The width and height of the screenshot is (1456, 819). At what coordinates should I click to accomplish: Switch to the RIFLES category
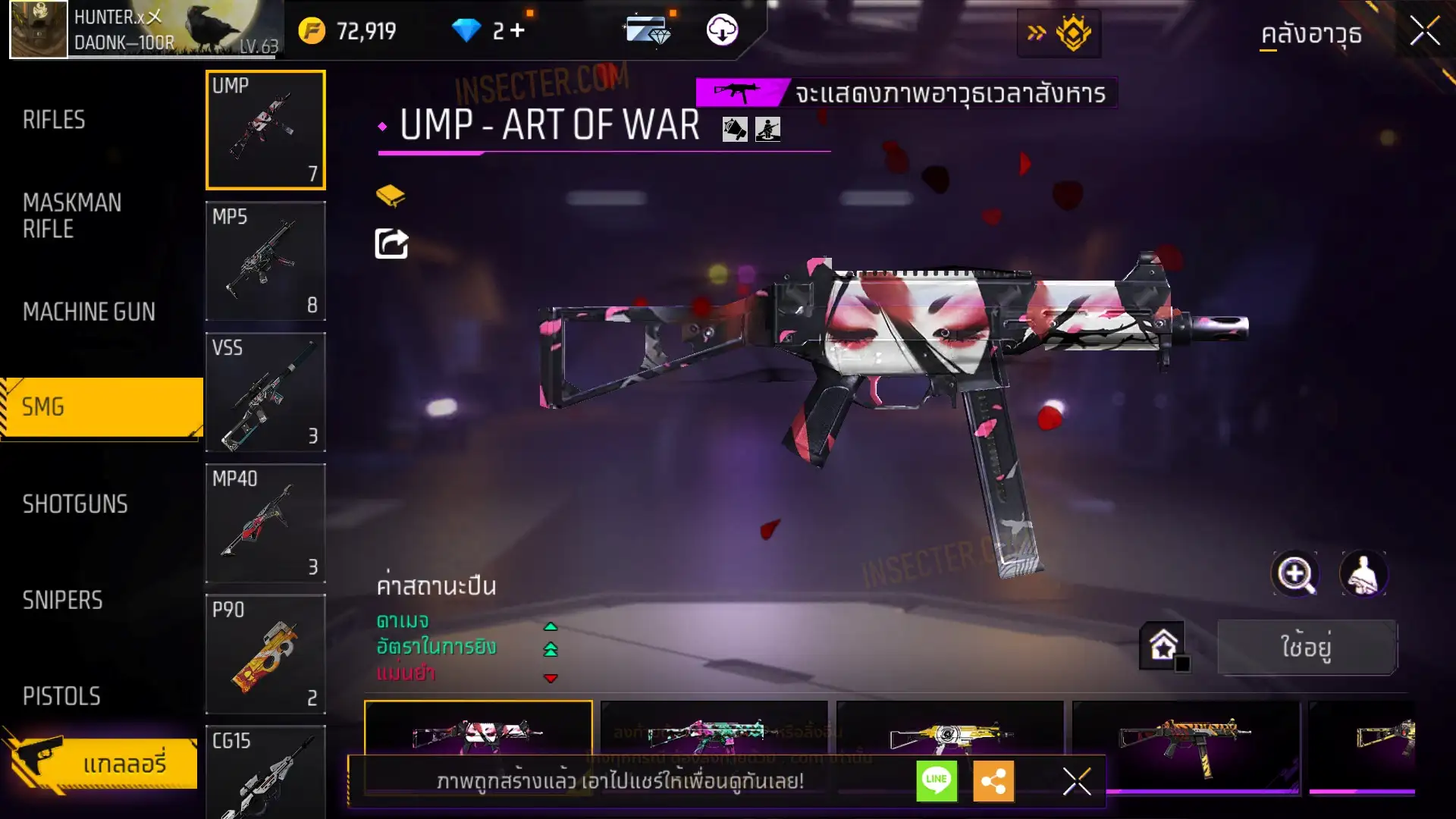(54, 120)
